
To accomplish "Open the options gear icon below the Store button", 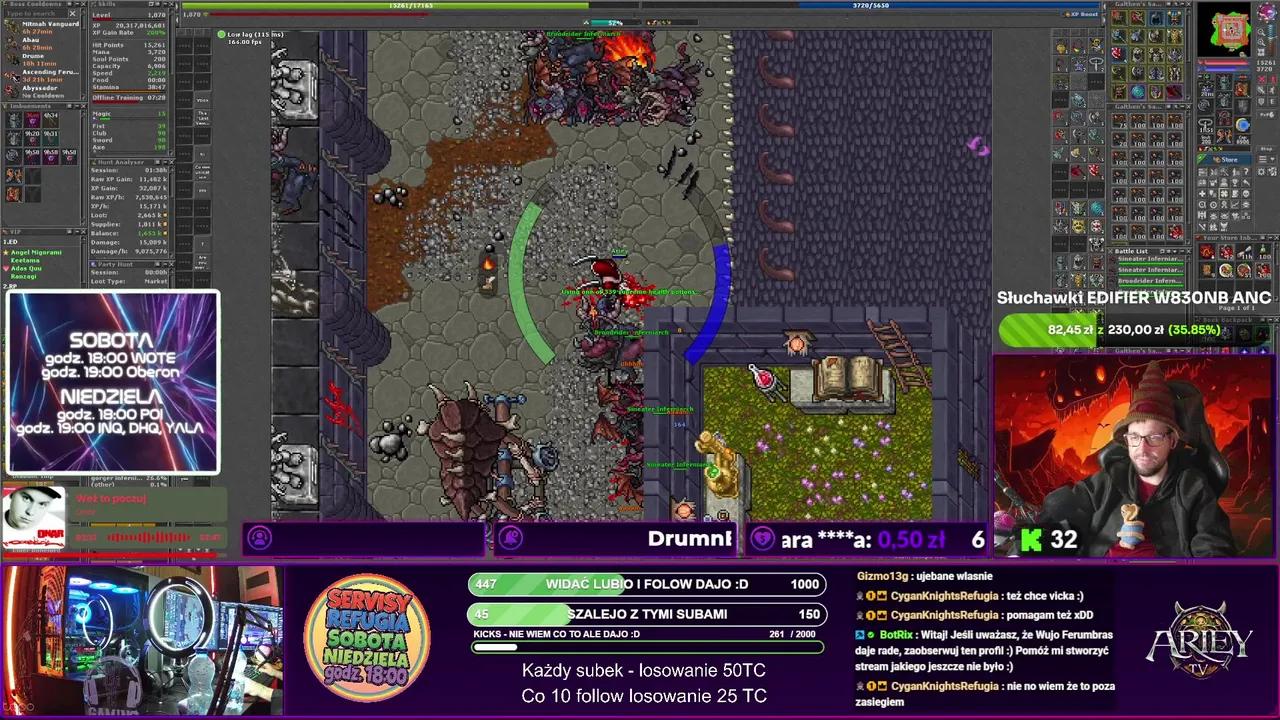I will point(1261,170).
